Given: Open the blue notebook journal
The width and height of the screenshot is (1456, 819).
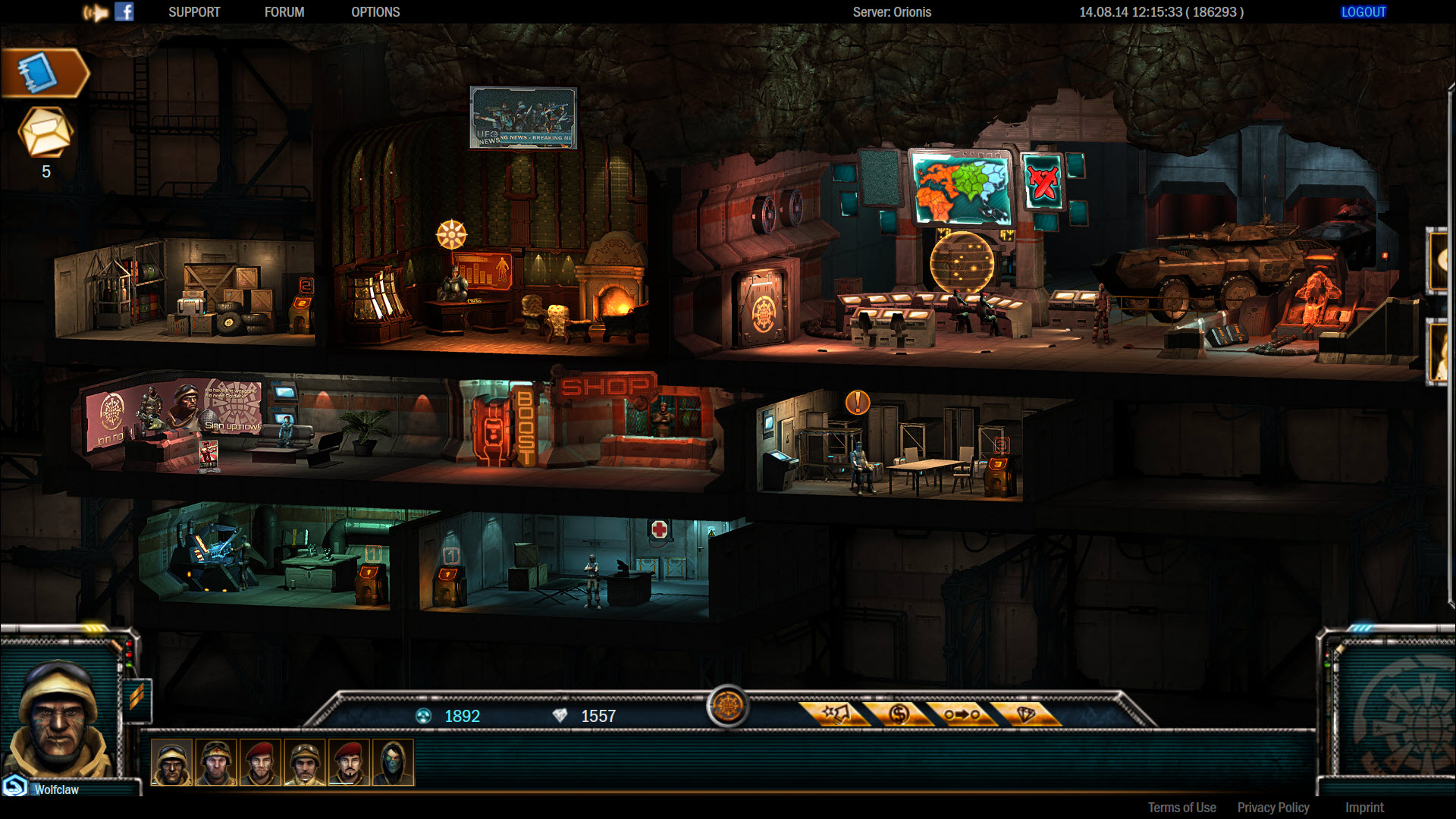Looking at the screenshot, I should pos(39,74).
